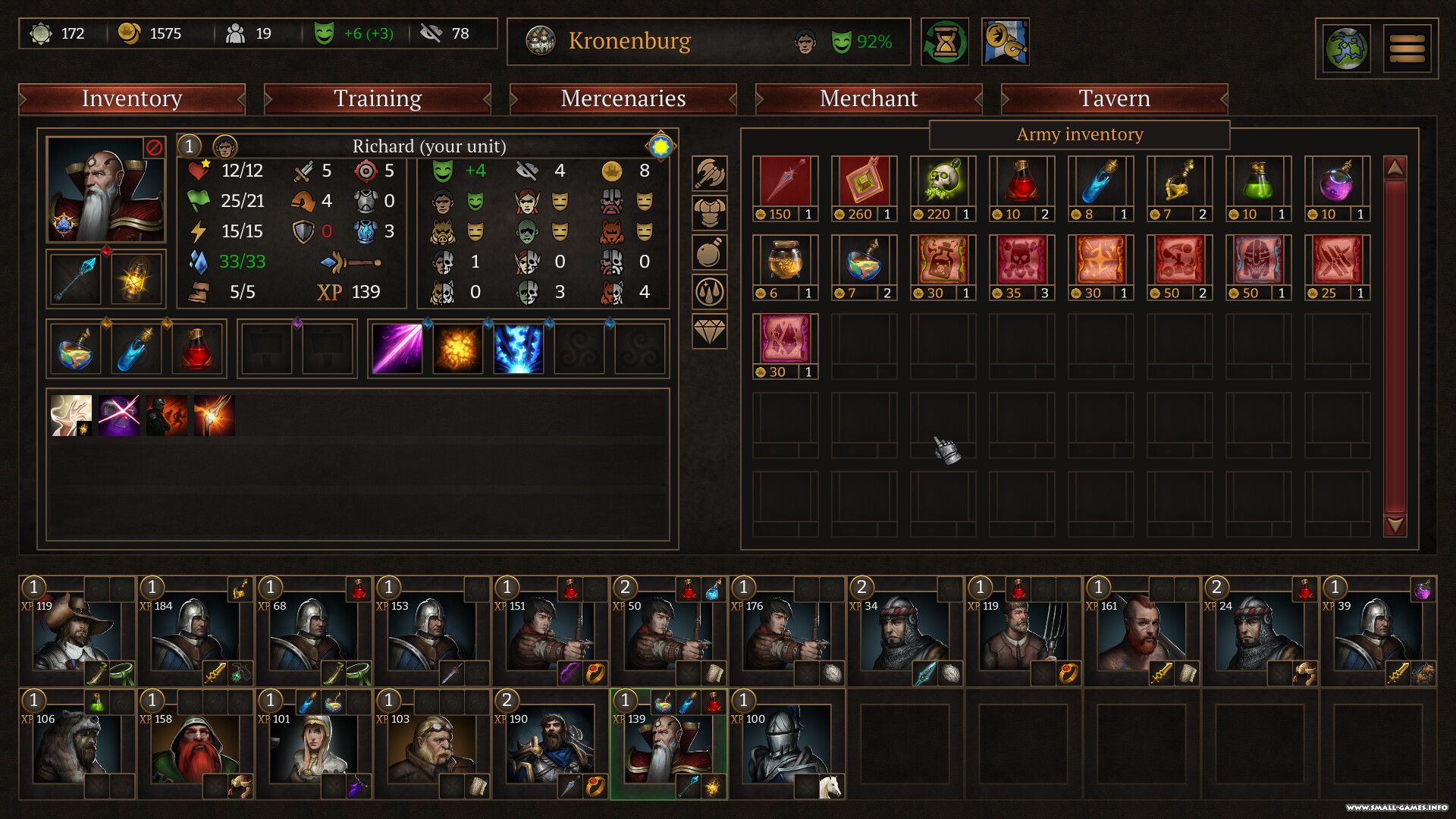Open the Tavern tab

pyautogui.click(x=1114, y=99)
